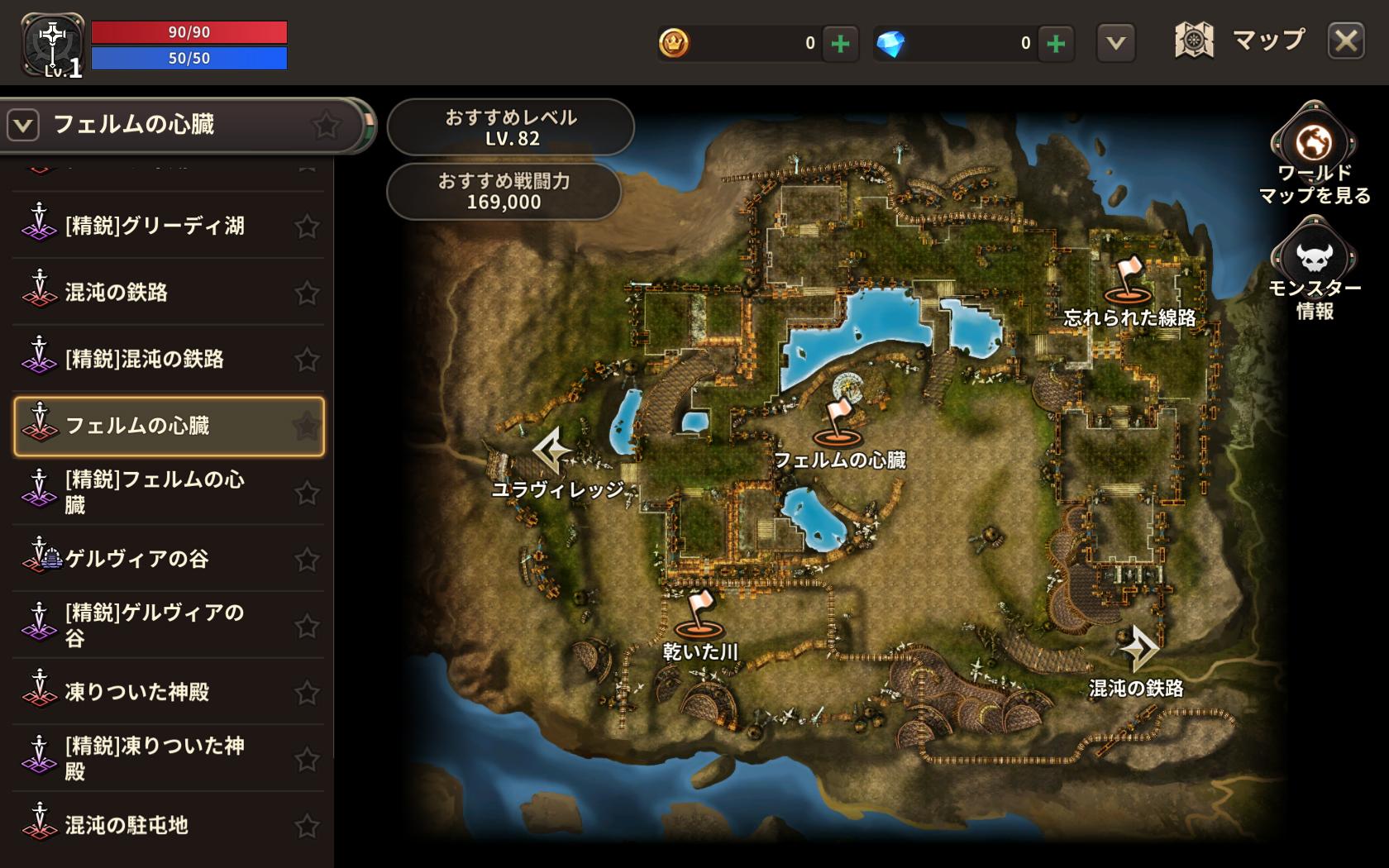Open 凍りついた神殿 in the area list
The height and width of the screenshot is (868, 1389).
click(x=136, y=692)
